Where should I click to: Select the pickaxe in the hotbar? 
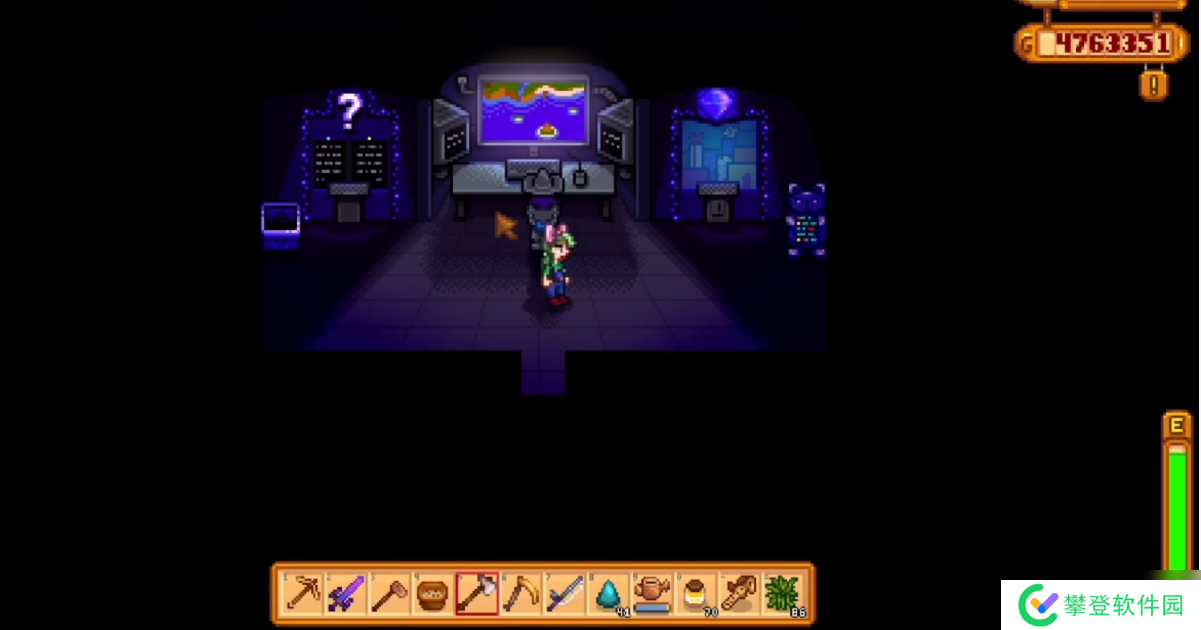303,594
